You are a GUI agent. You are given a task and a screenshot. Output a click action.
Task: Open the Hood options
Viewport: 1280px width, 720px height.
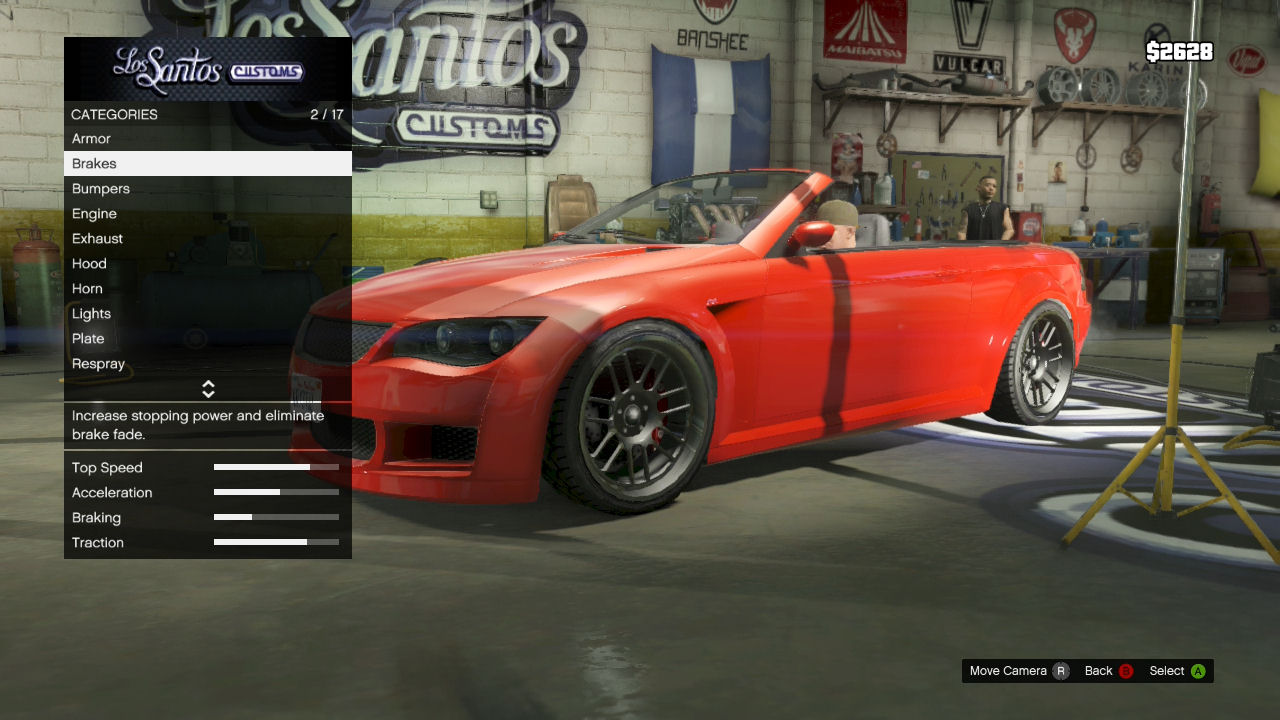pyautogui.click(x=207, y=264)
